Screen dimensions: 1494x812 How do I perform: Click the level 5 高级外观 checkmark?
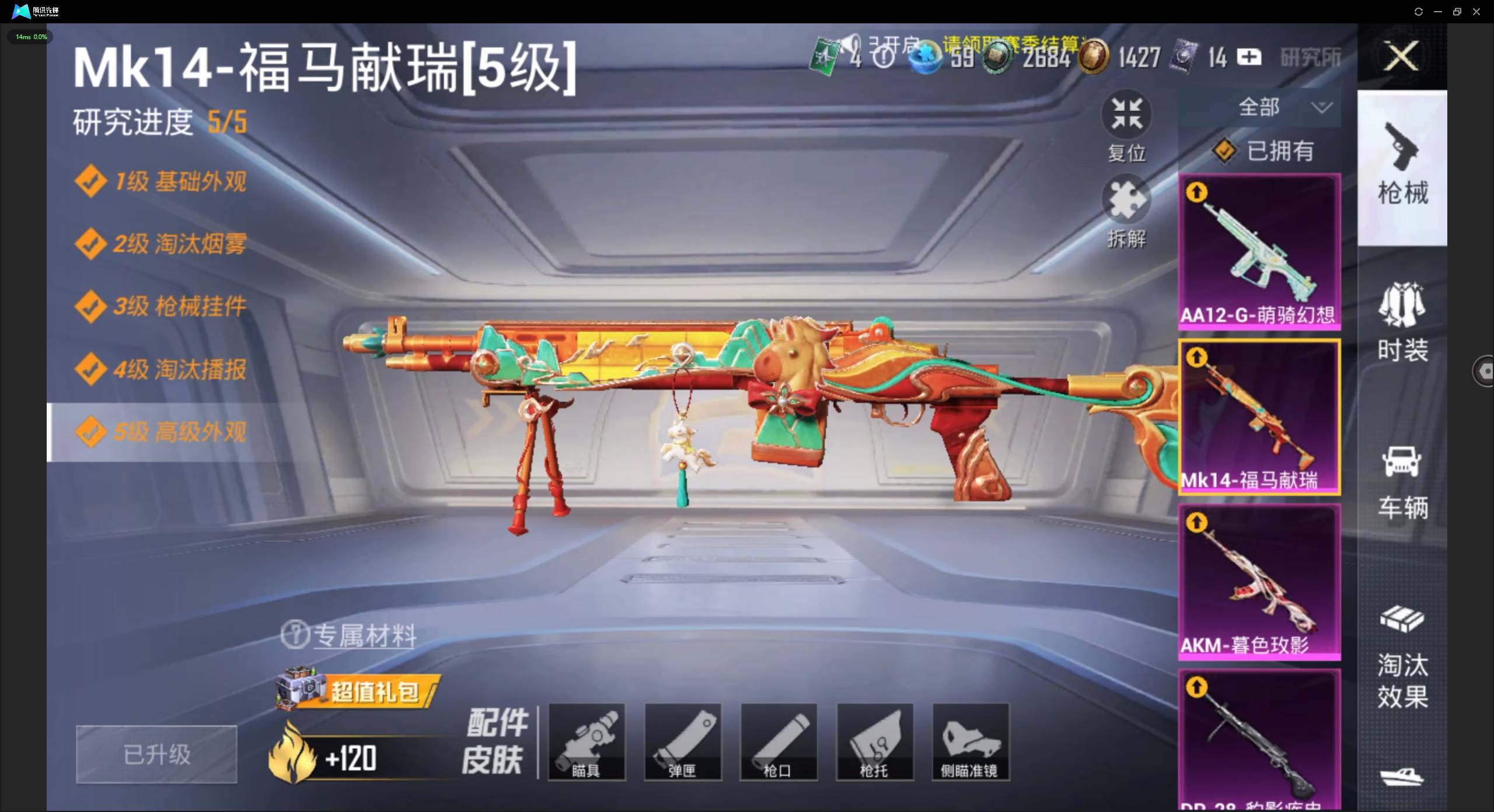click(91, 432)
